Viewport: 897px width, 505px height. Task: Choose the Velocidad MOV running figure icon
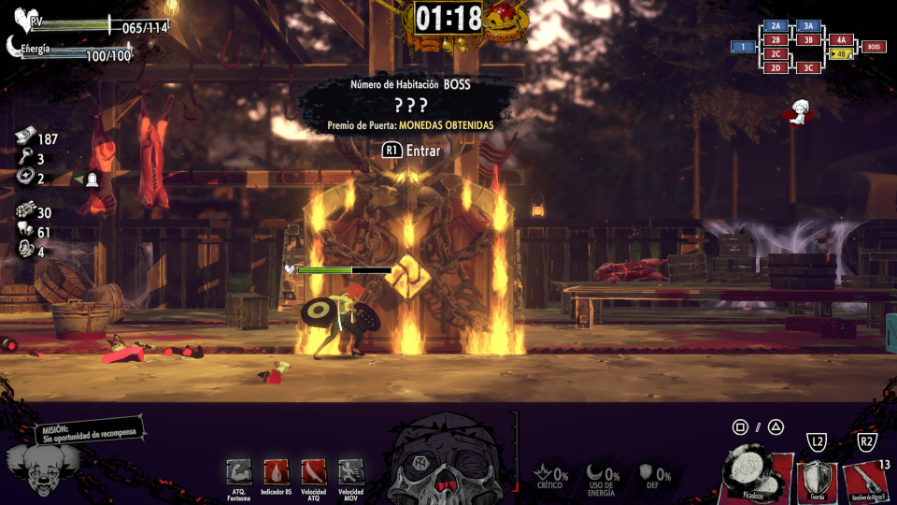click(x=351, y=472)
